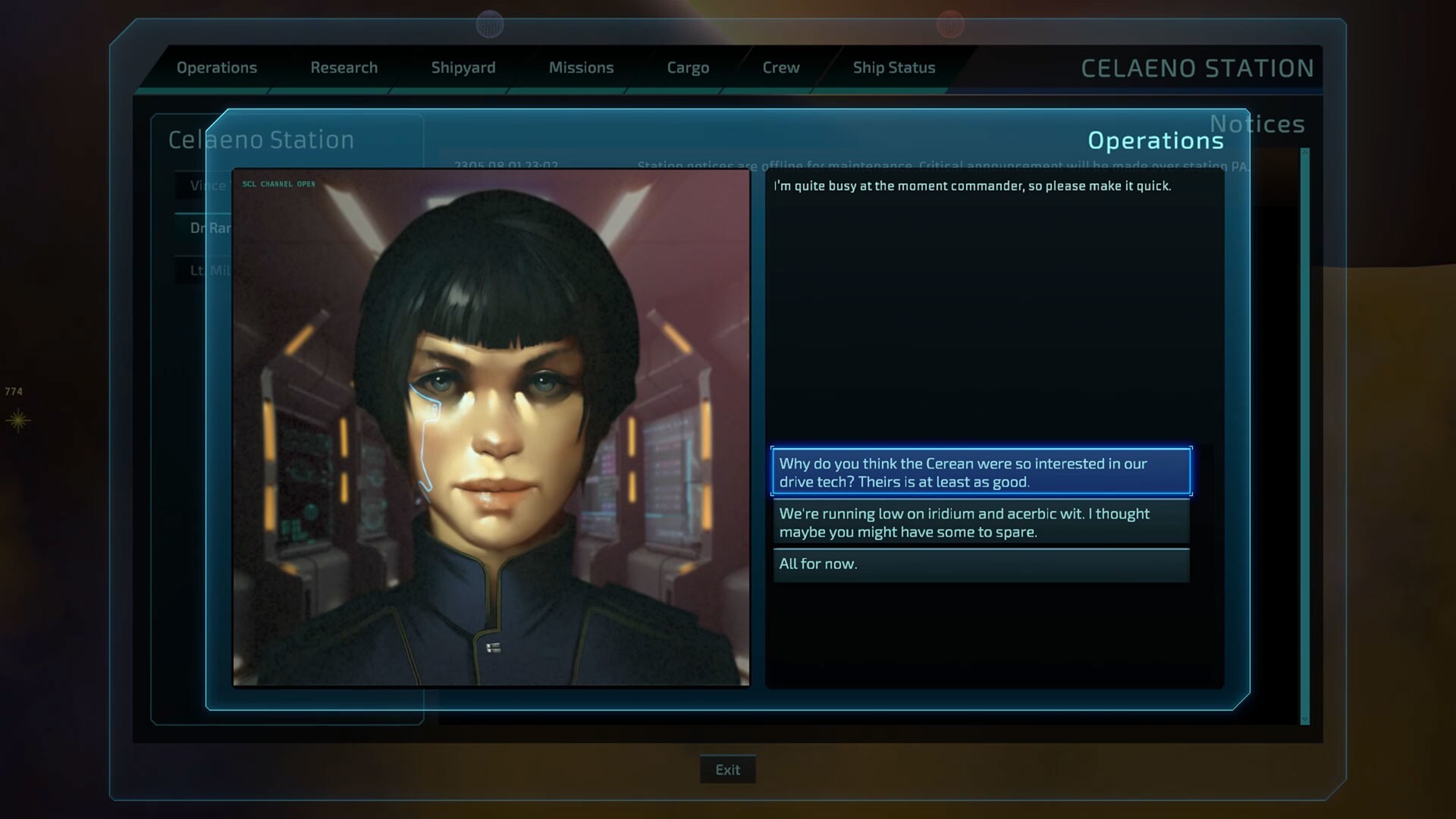The image size is (1456, 819).
Task: Open the Shipyard tab
Action: pyautogui.click(x=463, y=67)
